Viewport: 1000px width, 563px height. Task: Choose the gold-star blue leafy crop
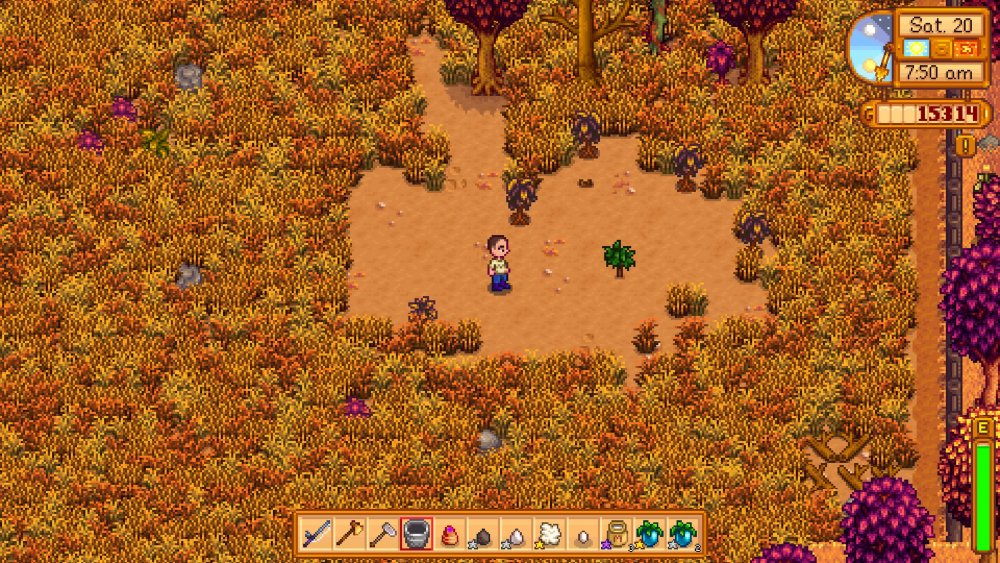click(649, 534)
